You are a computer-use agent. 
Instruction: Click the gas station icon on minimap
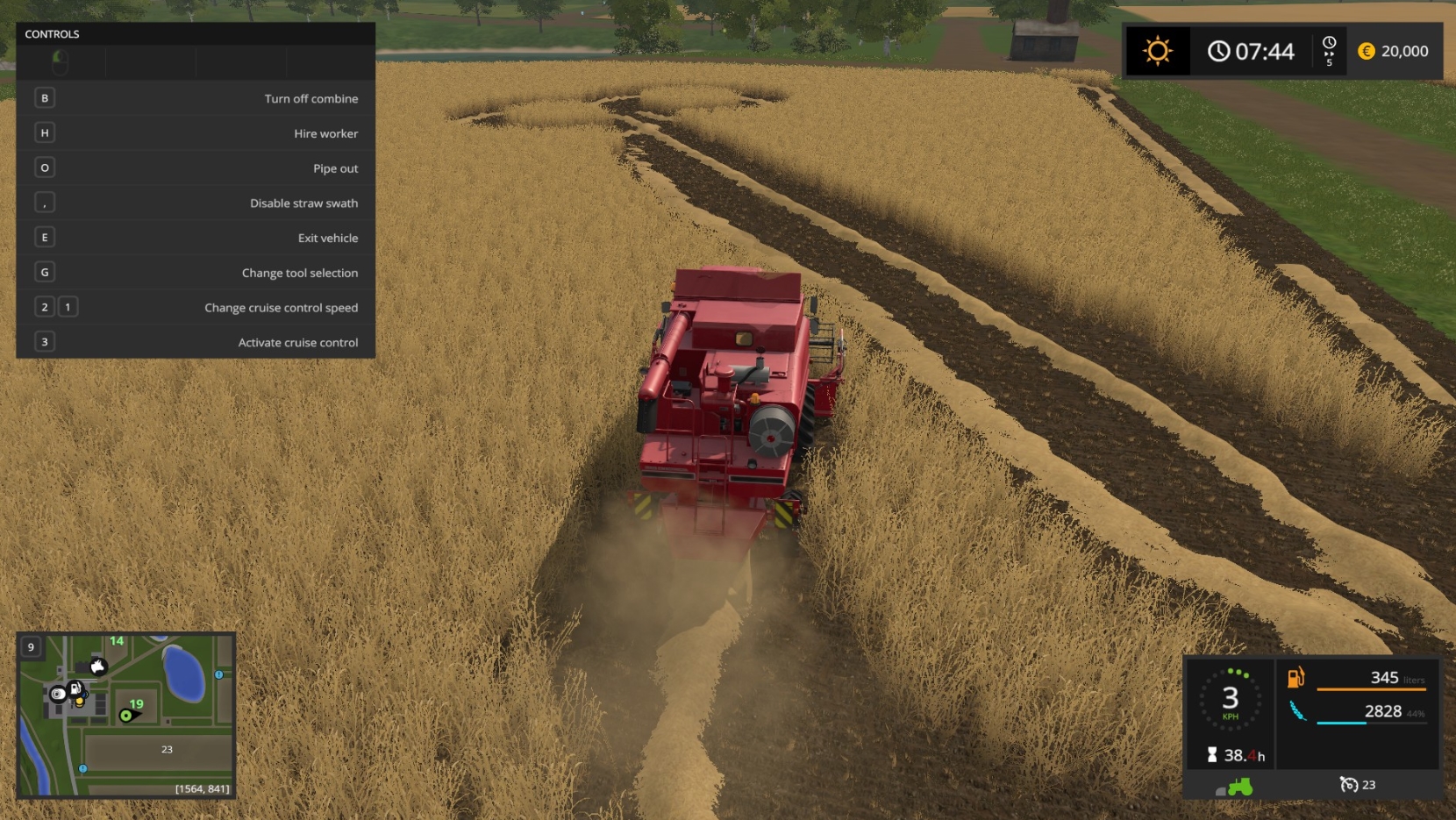click(75, 688)
